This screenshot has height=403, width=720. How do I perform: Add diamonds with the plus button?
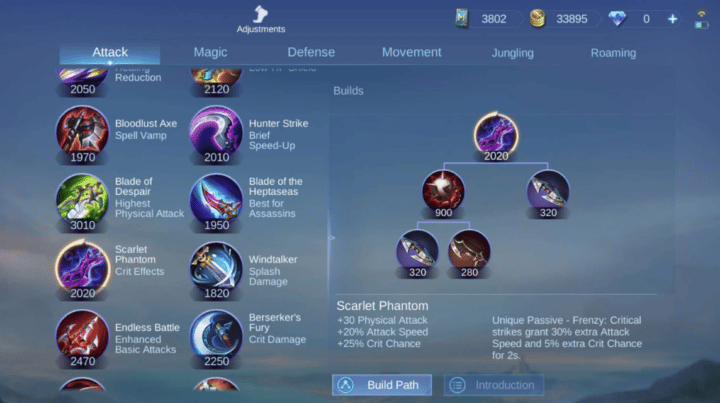pos(672,19)
